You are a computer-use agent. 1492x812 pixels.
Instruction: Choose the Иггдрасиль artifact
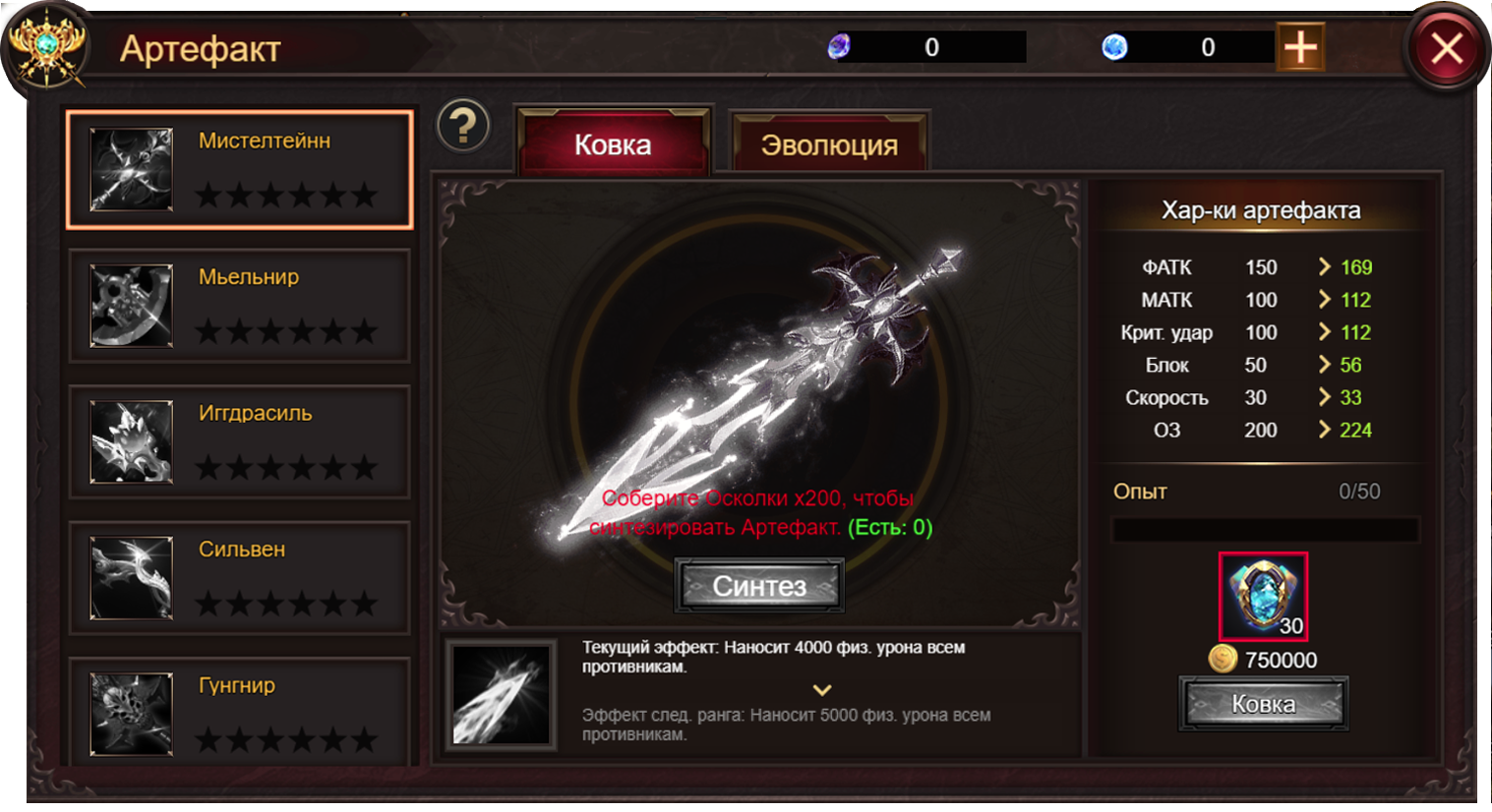pyautogui.click(x=239, y=441)
